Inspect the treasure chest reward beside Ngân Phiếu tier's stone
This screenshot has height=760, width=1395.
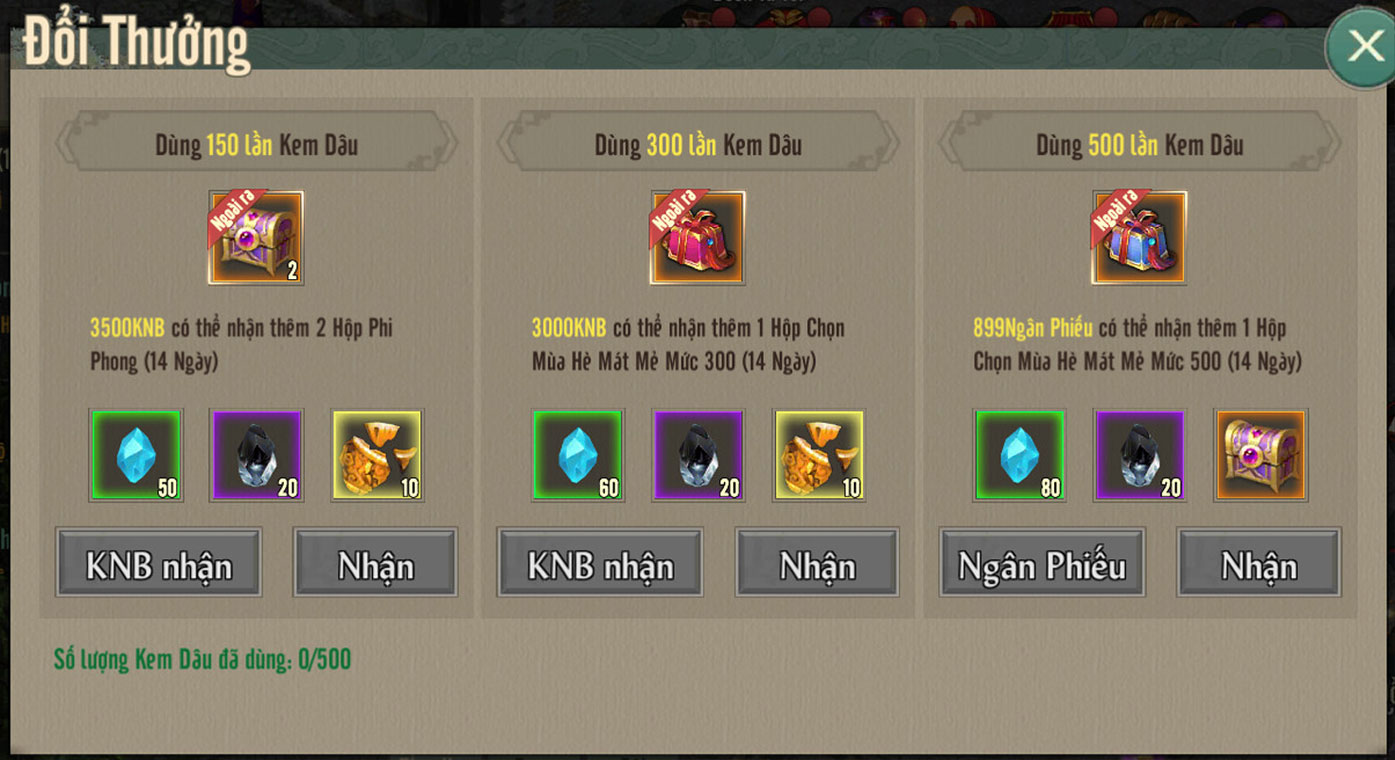[x=1261, y=455]
